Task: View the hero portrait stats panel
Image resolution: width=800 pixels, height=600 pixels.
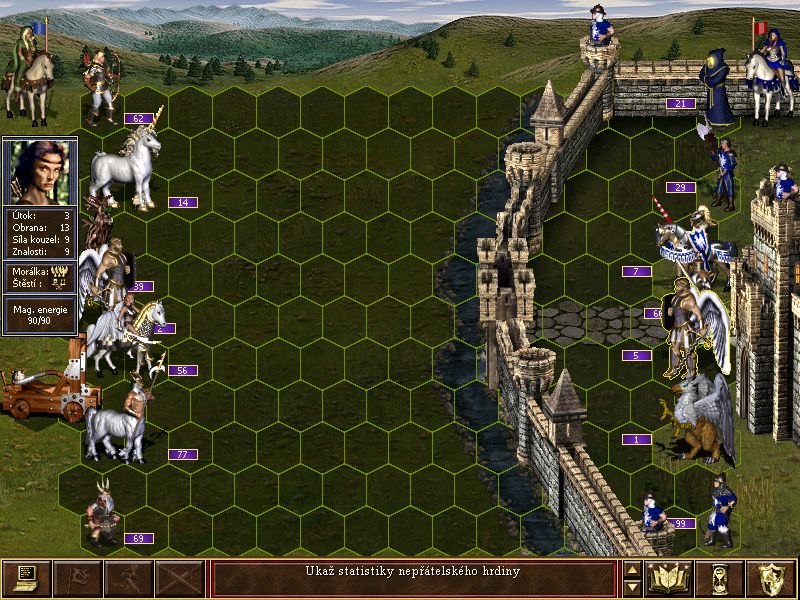Action: click(x=40, y=170)
